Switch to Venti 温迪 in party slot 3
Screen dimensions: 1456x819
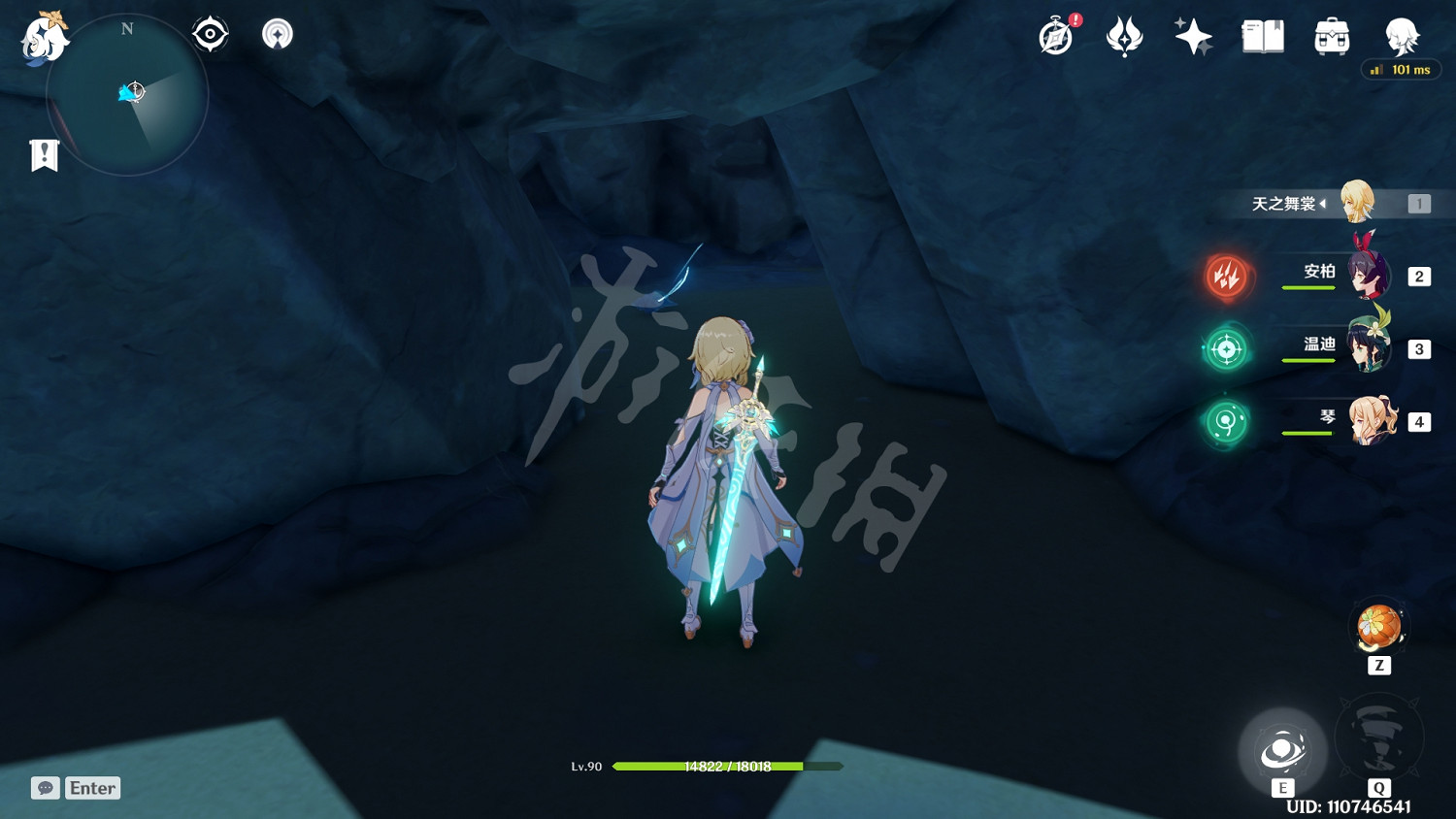tap(1366, 347)
